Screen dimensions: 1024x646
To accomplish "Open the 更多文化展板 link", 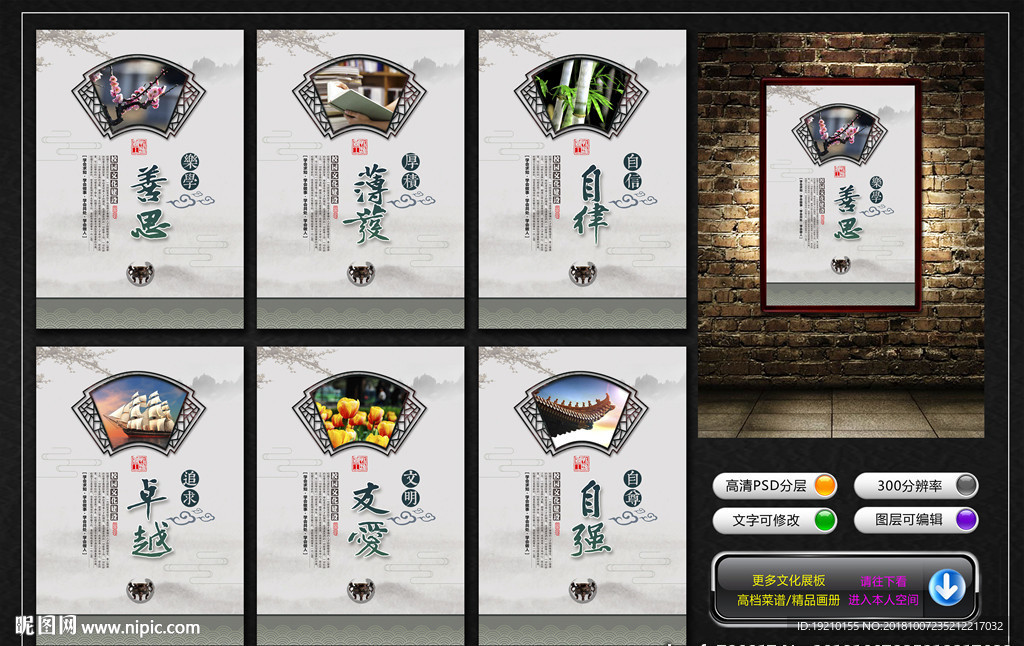I will tap(789, 580).
